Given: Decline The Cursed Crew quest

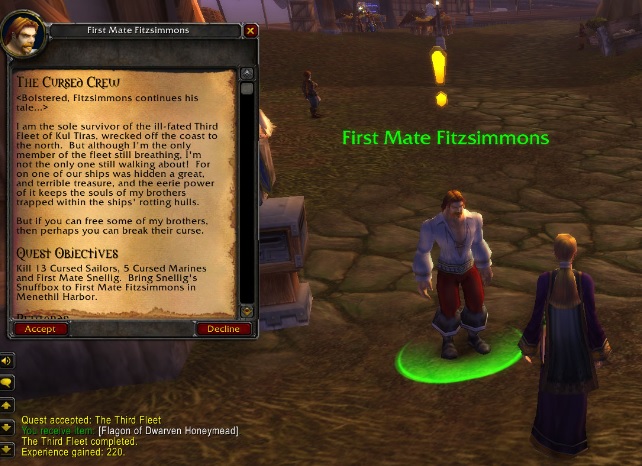Looking at the screenshot, I should [224, 329].
